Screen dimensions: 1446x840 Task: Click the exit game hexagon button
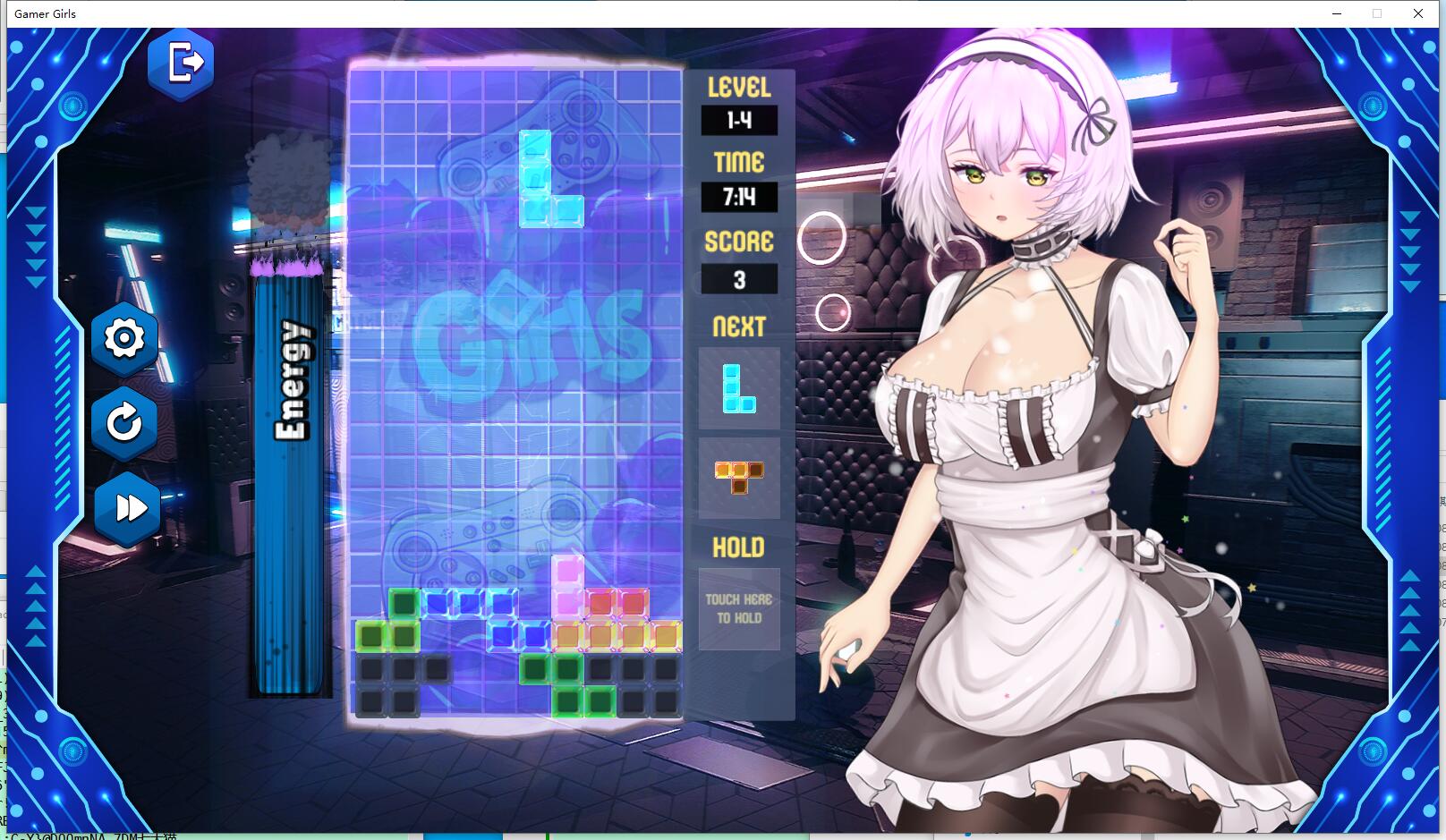(182, 64)
